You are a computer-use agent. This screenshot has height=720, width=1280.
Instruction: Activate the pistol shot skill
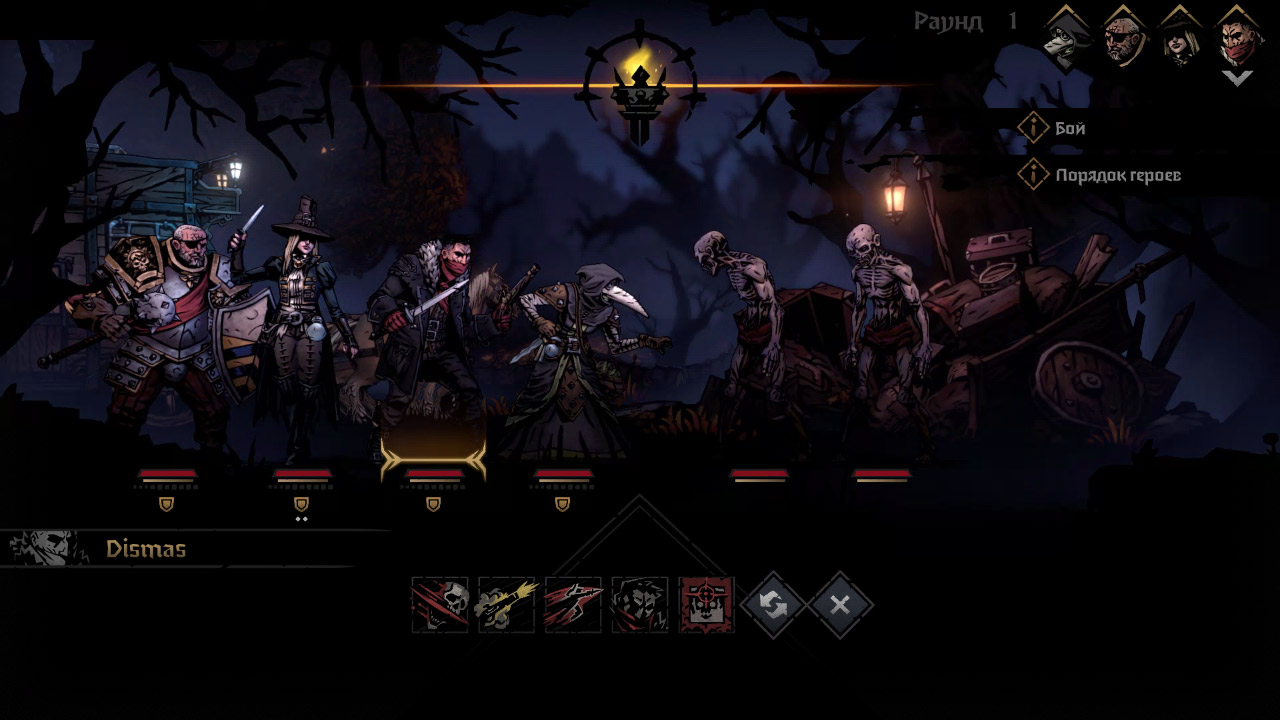pos(507,604)
